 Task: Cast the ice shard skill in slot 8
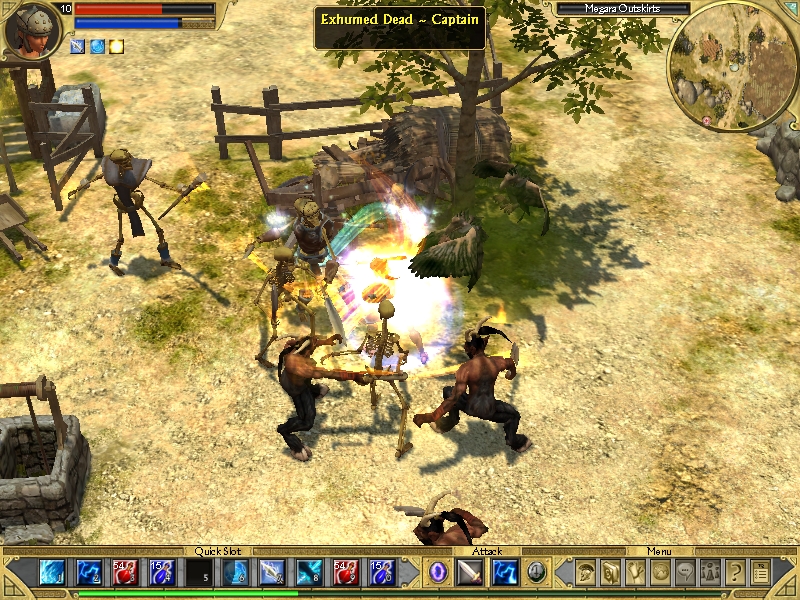point(309,572)
